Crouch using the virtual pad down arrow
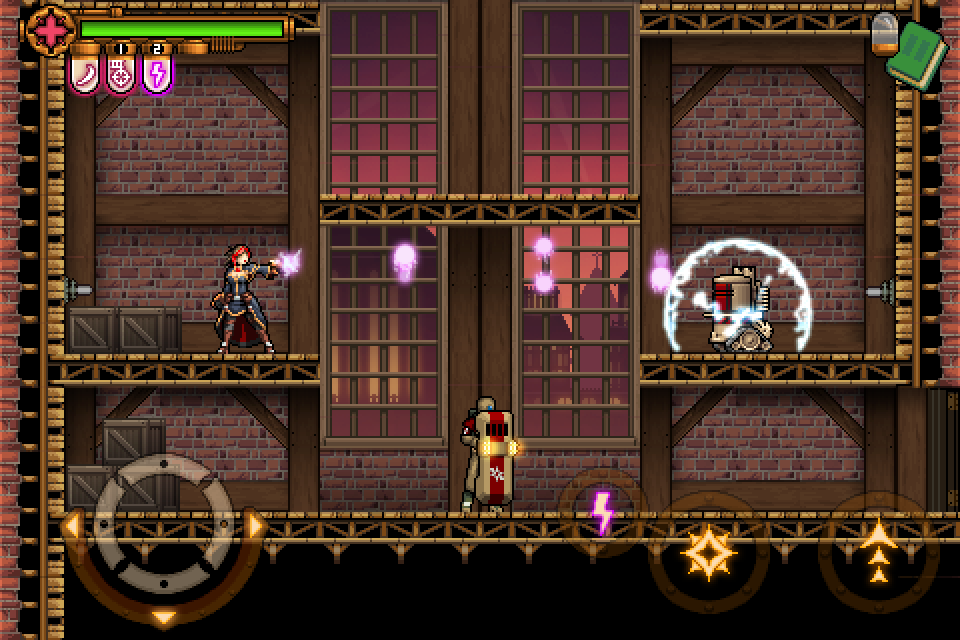Image resolution: width=960 pixels, height=640 pixels. pos(164,616)
